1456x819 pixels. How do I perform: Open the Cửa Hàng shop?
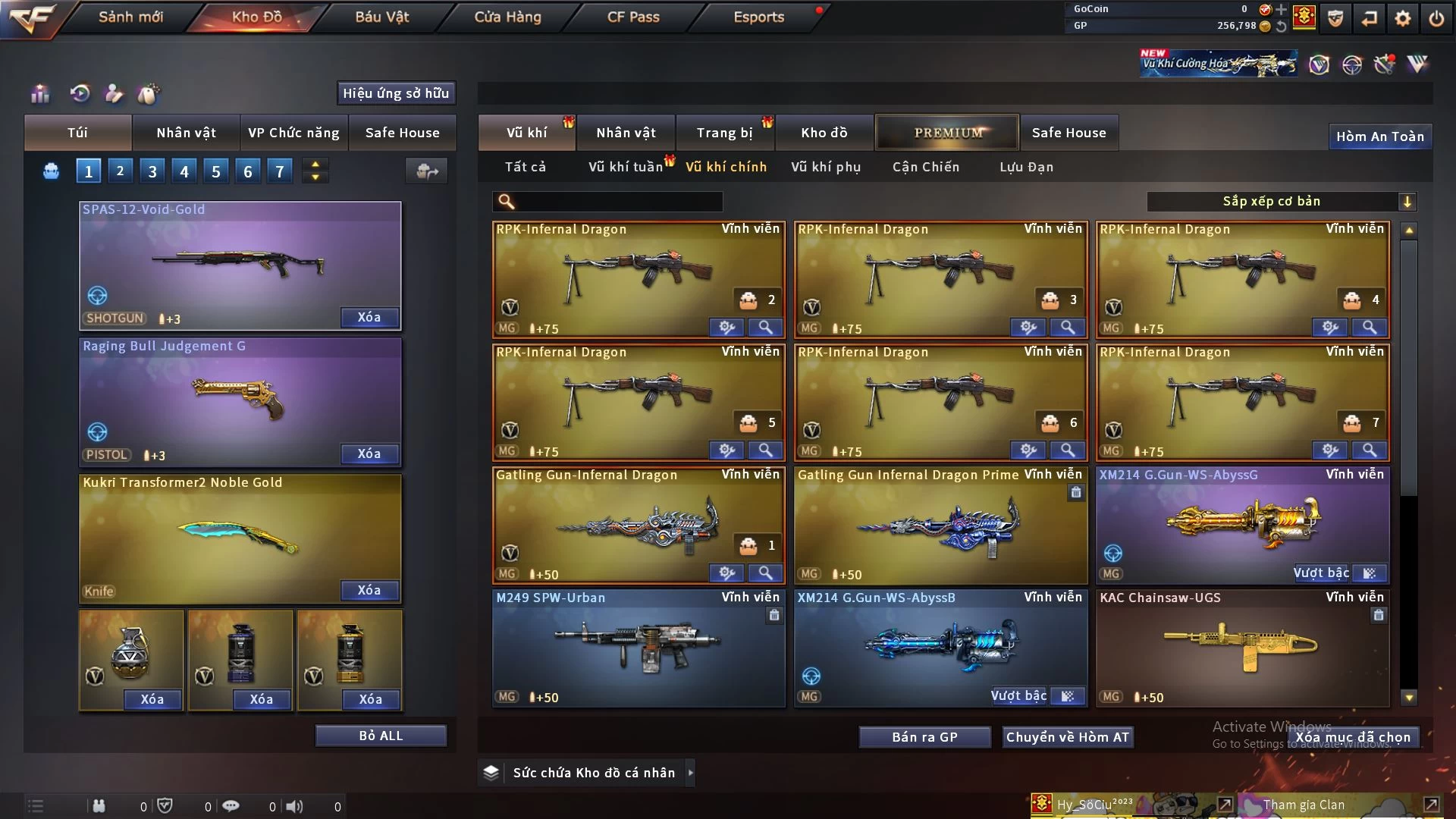pyautogui.click(x=507, y=17)
